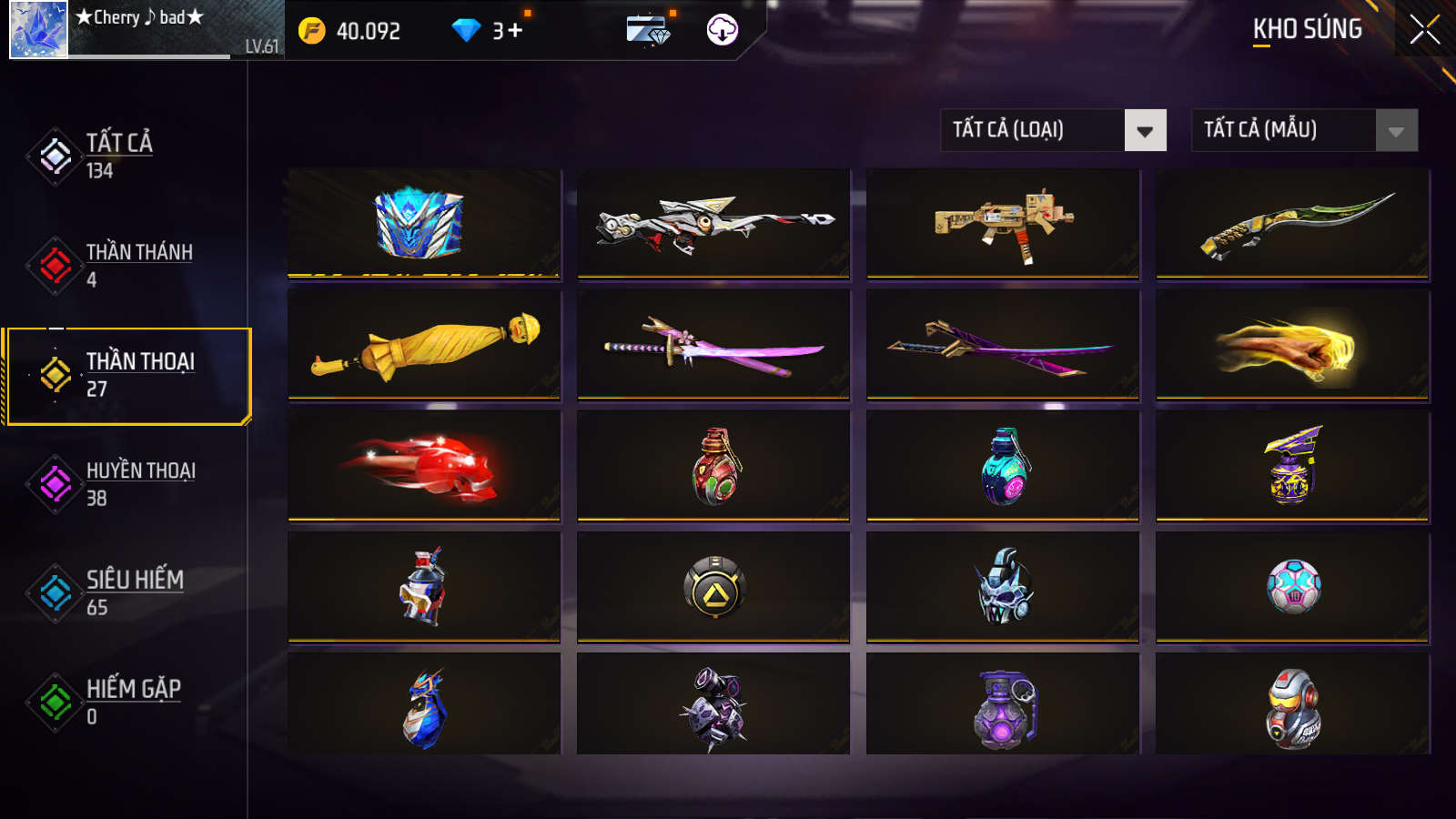The height and width of the screenshot is (819, 1456).
Task: Open the Huyền Thoại rarity tab
Action: point(138,483)
